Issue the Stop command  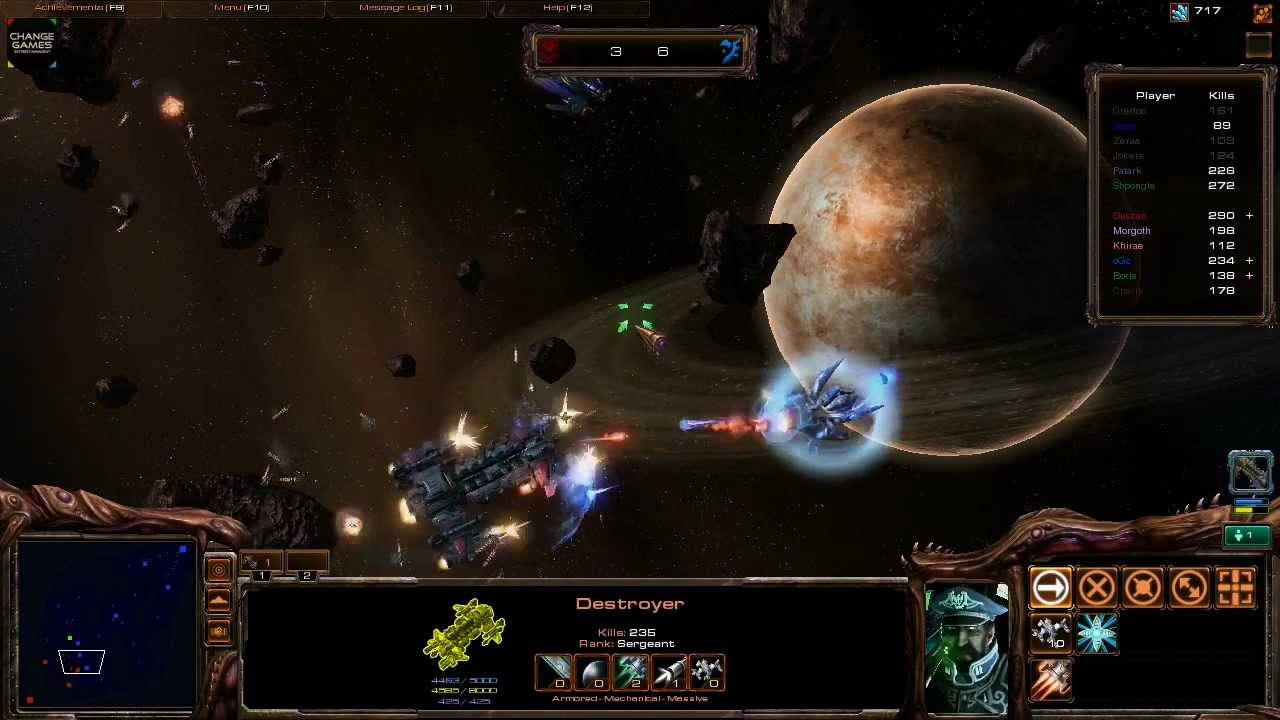point(1097,588)
